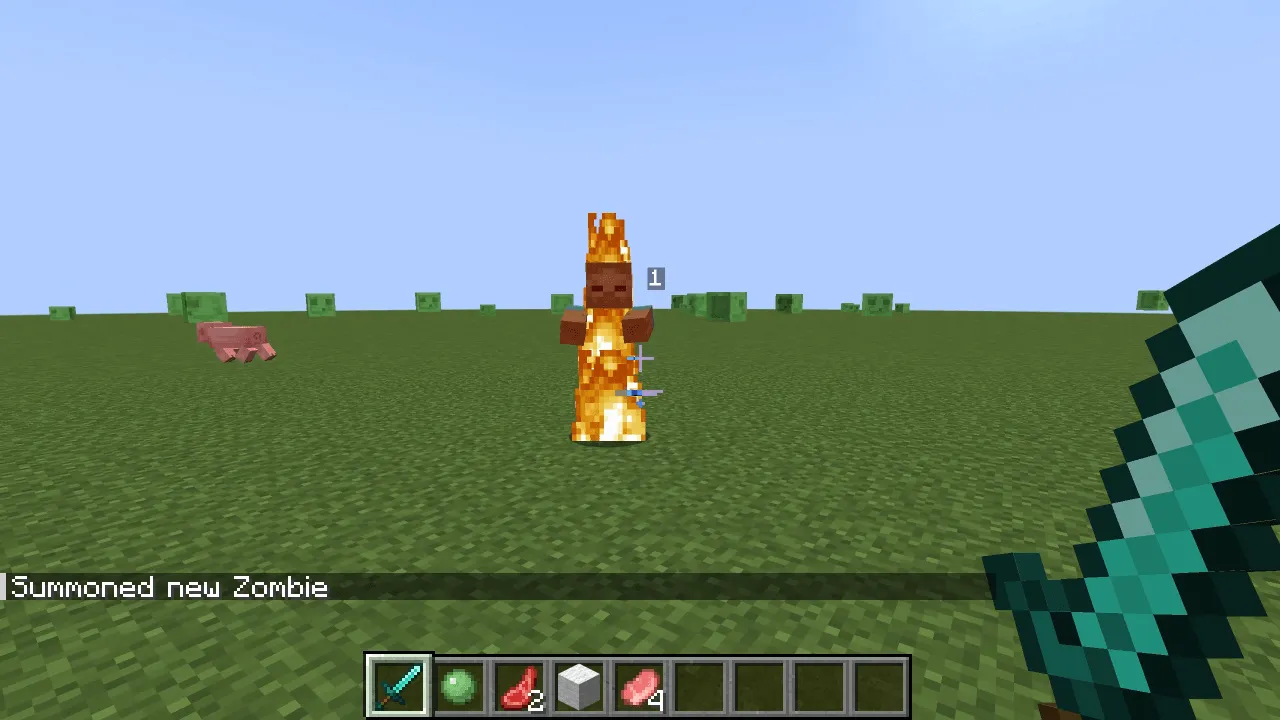The width and height of the screenshot is (1280, 720).
Task: Select the raw beef stack of 2
Action: tap(519, 686)
